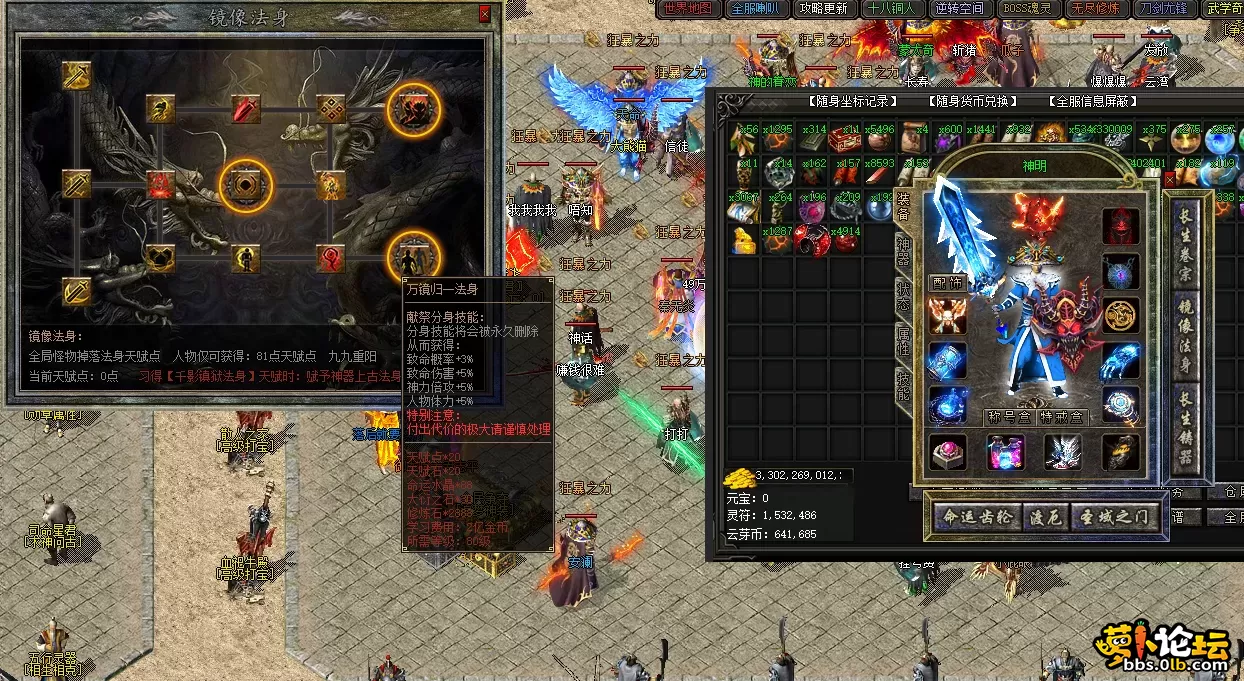
Task: Open the 逆转空间 menu
Action: [959, 8]
